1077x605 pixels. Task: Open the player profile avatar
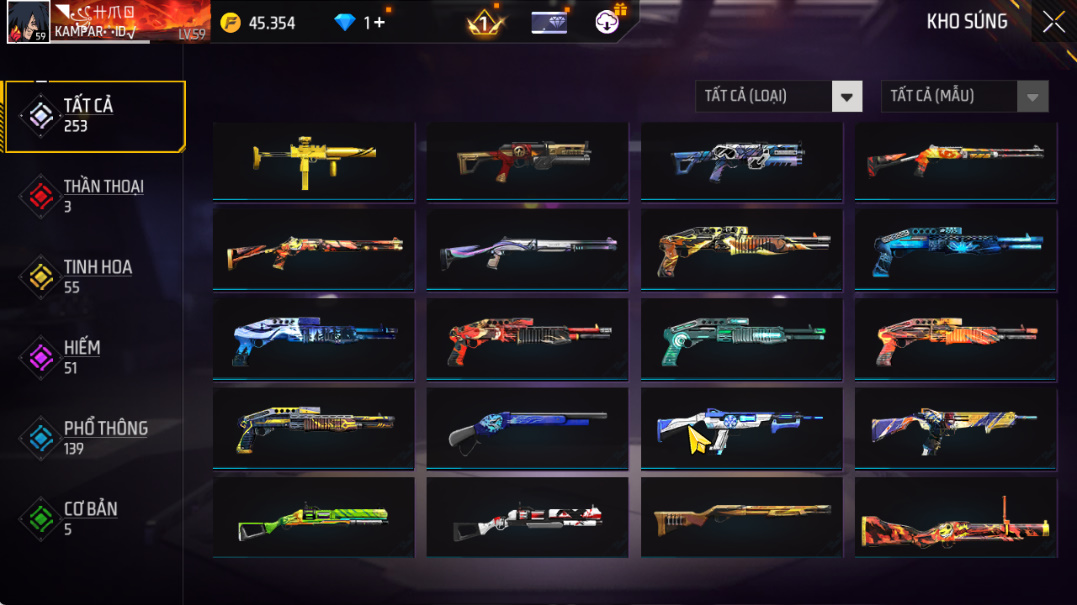(x=28, y=22)
